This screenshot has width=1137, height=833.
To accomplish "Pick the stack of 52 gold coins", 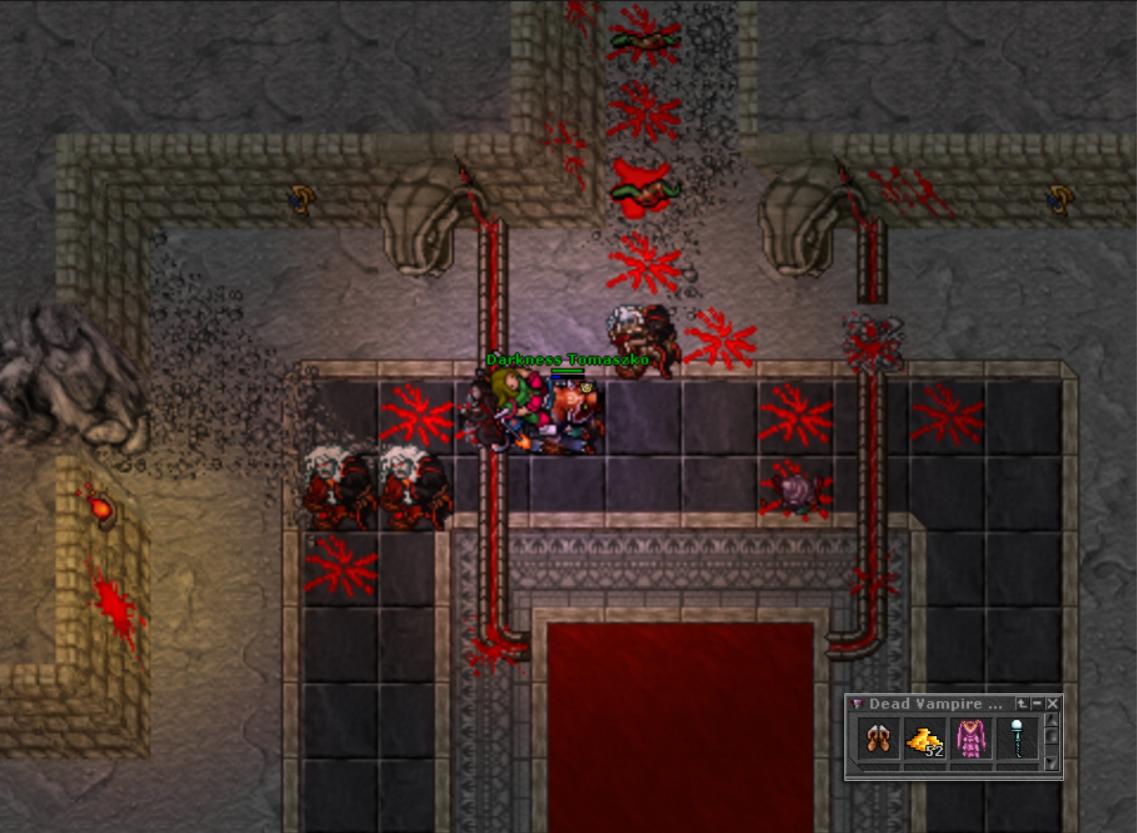I will [925, 741].
